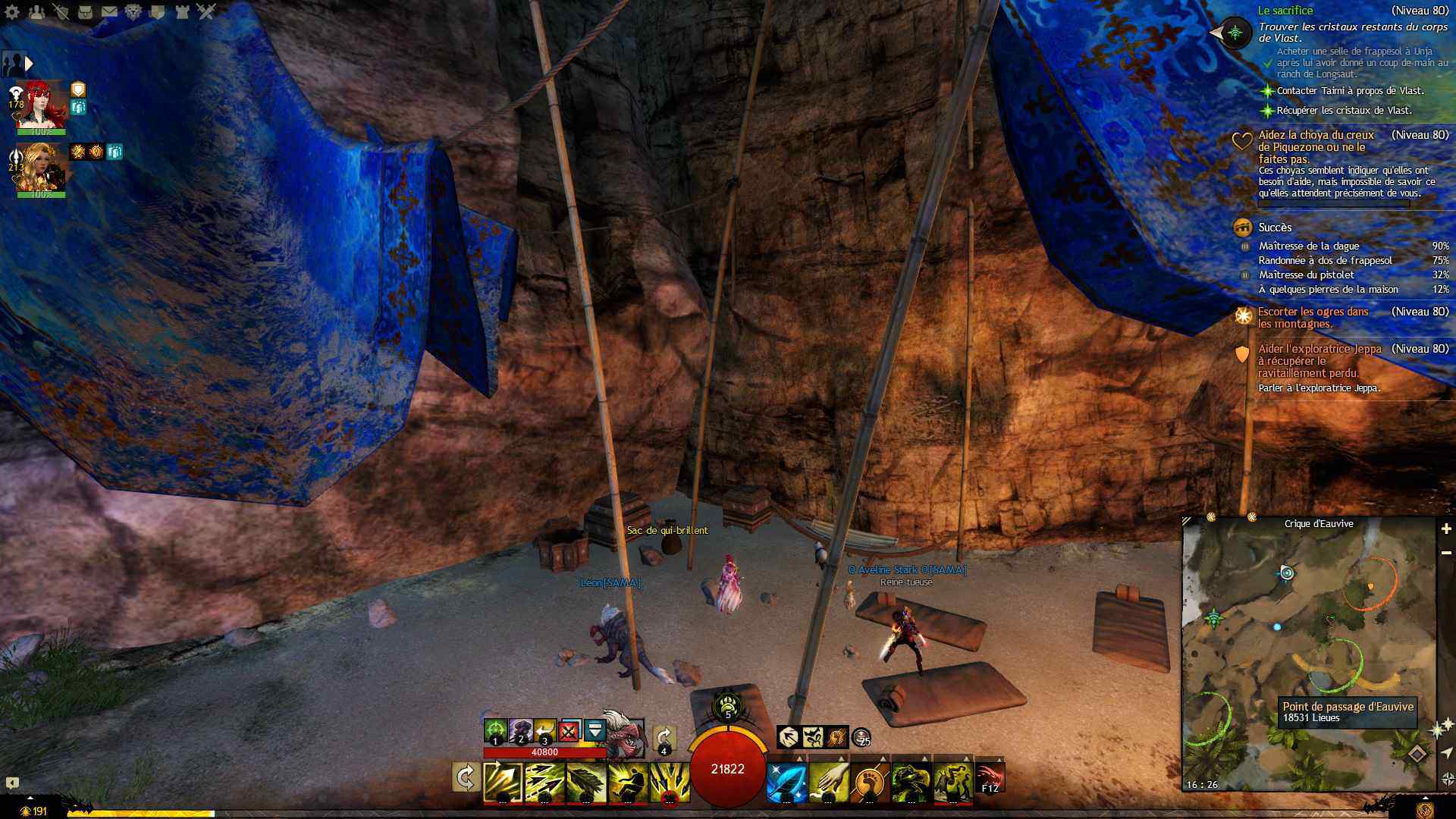
Task: Select the blonde party member portrait
Action: (x=42, y=167)
